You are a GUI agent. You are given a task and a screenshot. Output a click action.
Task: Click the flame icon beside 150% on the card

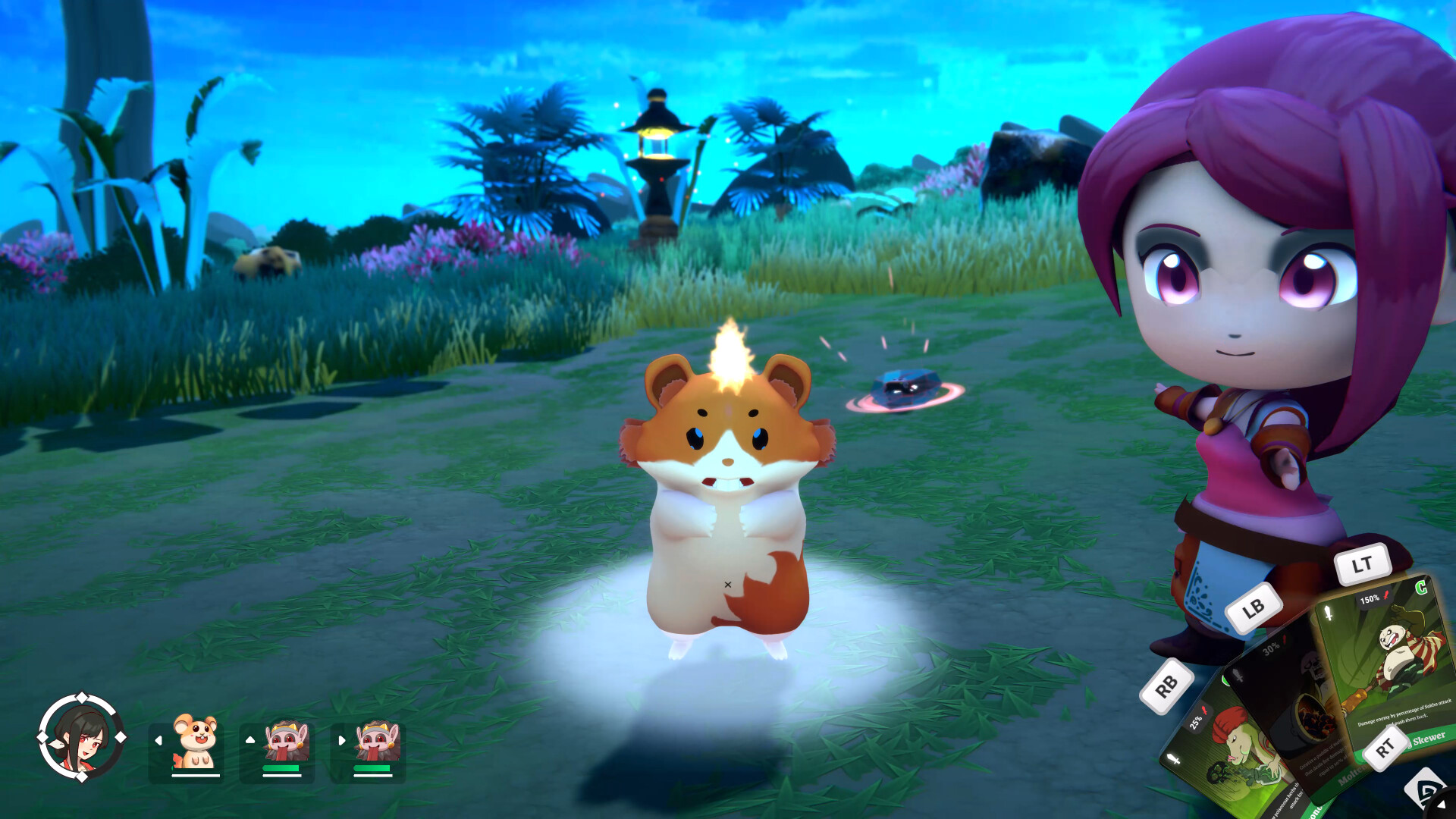click(1385, 596)
